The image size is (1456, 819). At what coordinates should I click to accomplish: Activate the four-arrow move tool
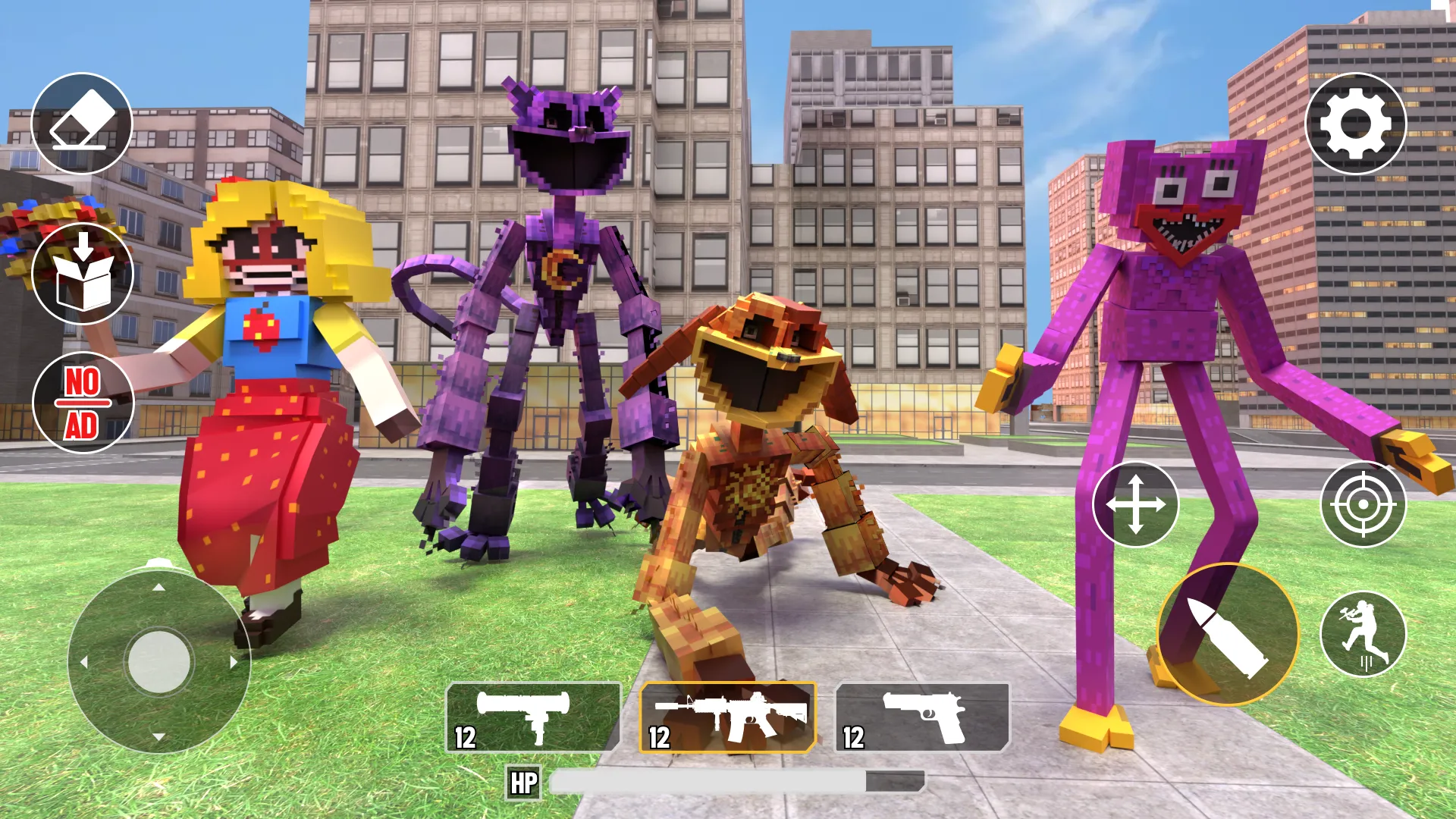click(1135, 504)
